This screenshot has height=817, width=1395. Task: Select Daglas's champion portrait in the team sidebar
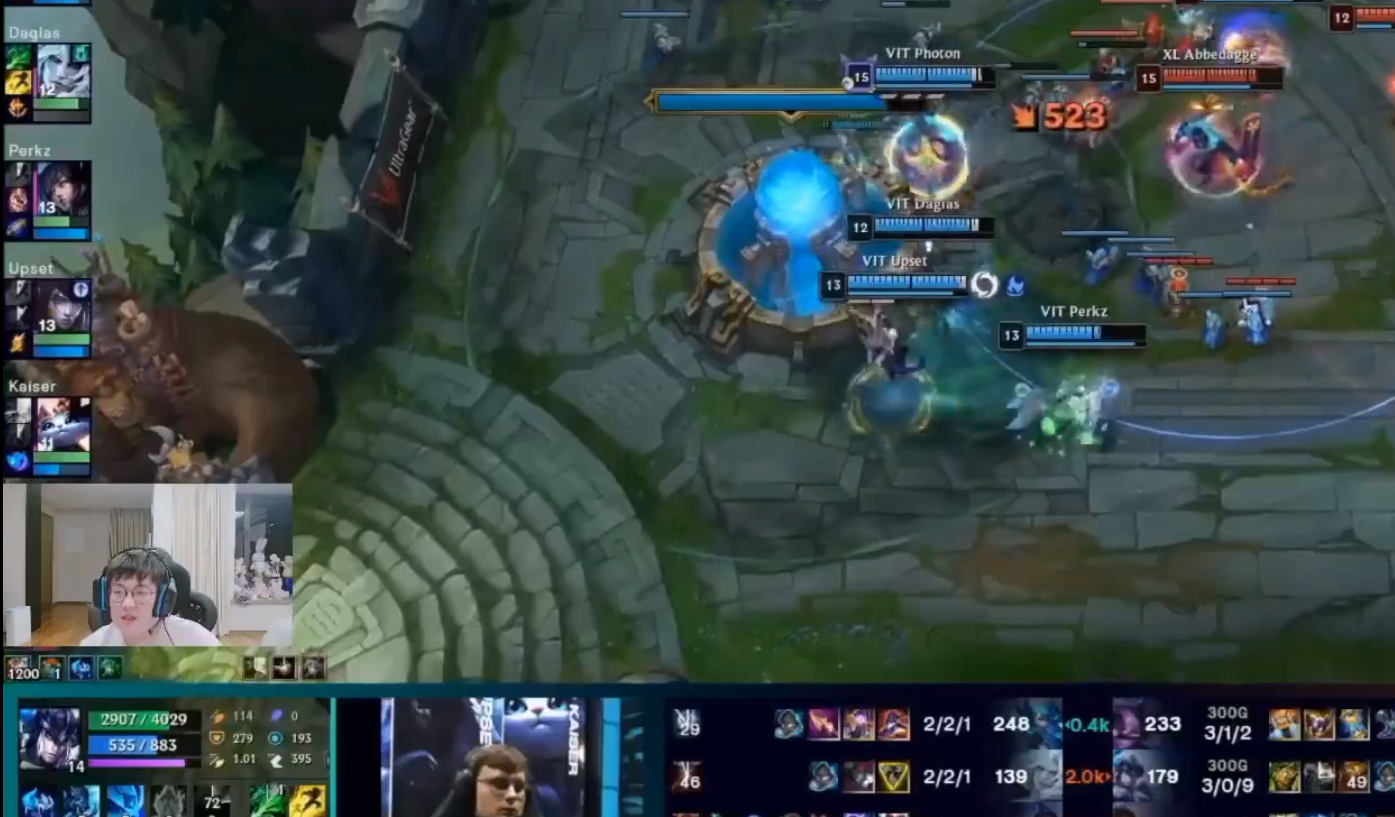click(x=63, y=71)
